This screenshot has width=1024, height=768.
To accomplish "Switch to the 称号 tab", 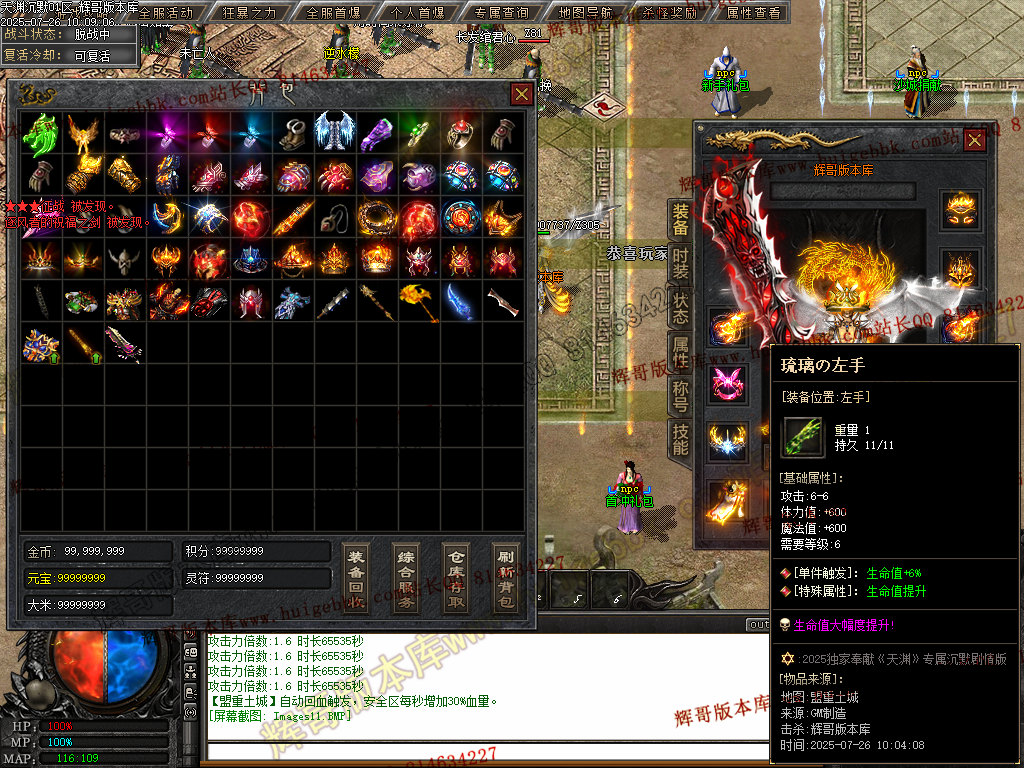I will [680, 396].
